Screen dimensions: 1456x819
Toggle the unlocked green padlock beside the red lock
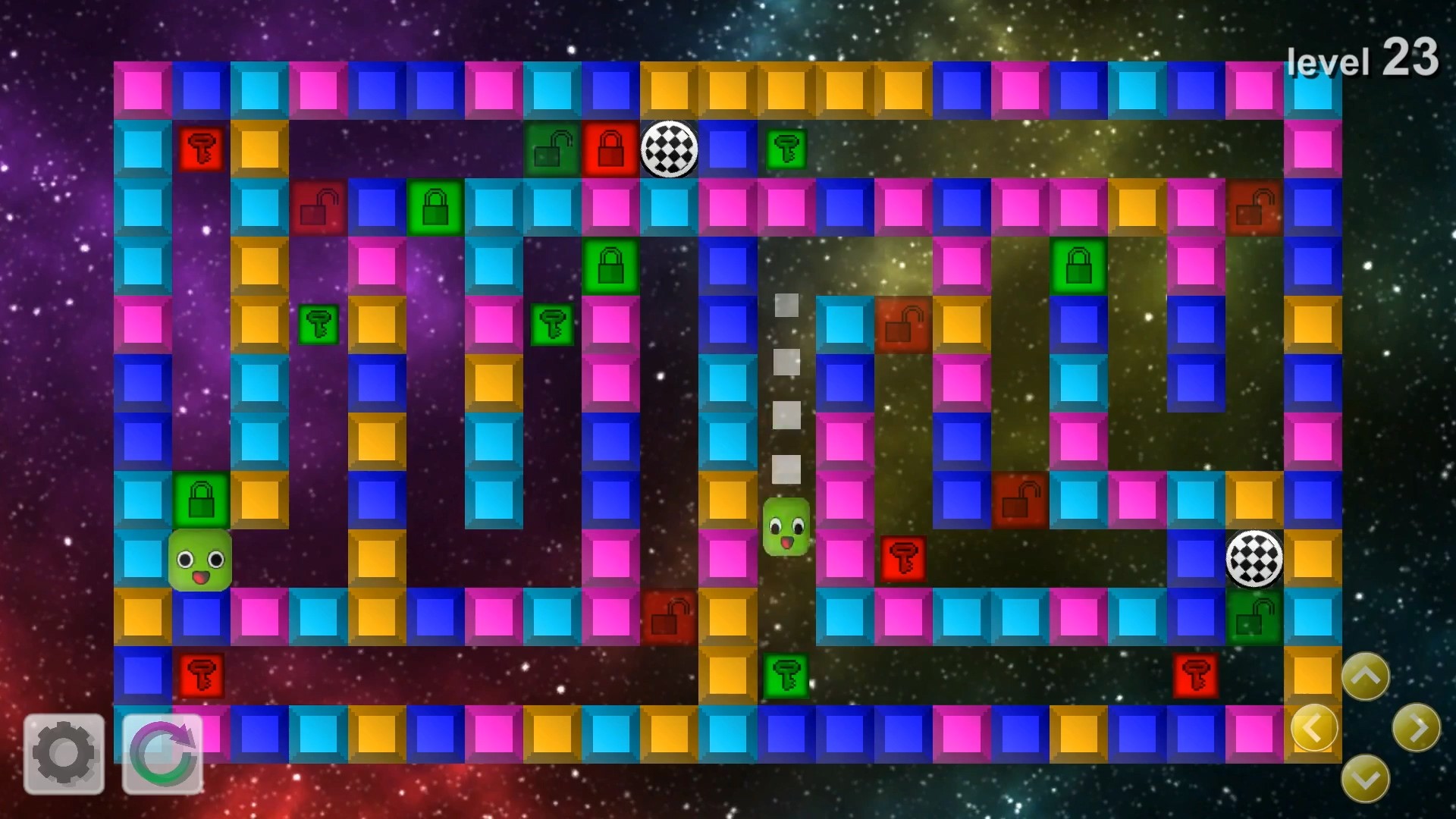tap(552, 150)
